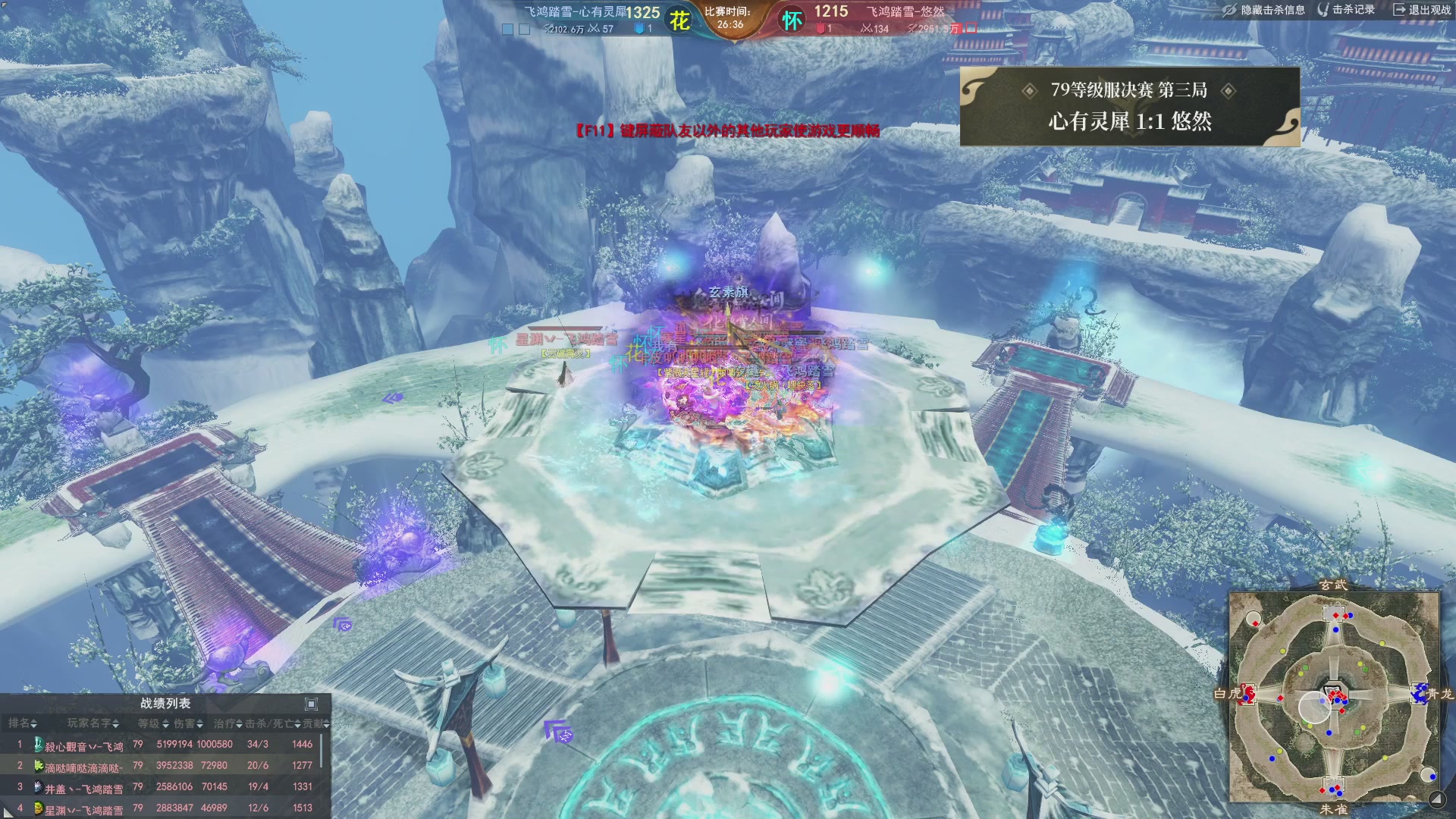This screenshot has height=819, width=1456.
Task: Exit spectating with 退出观战
Action: [1422, 10]
